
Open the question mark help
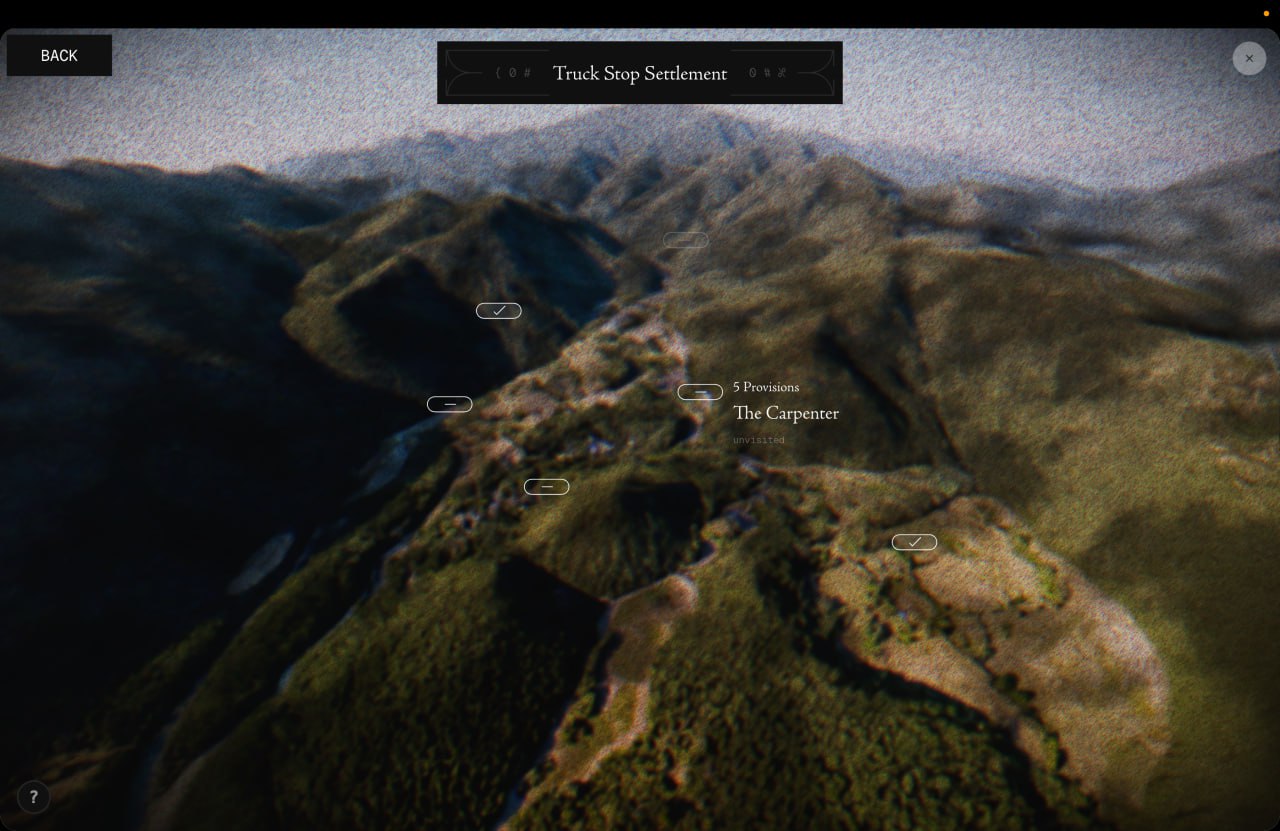(x=33, y=797)
